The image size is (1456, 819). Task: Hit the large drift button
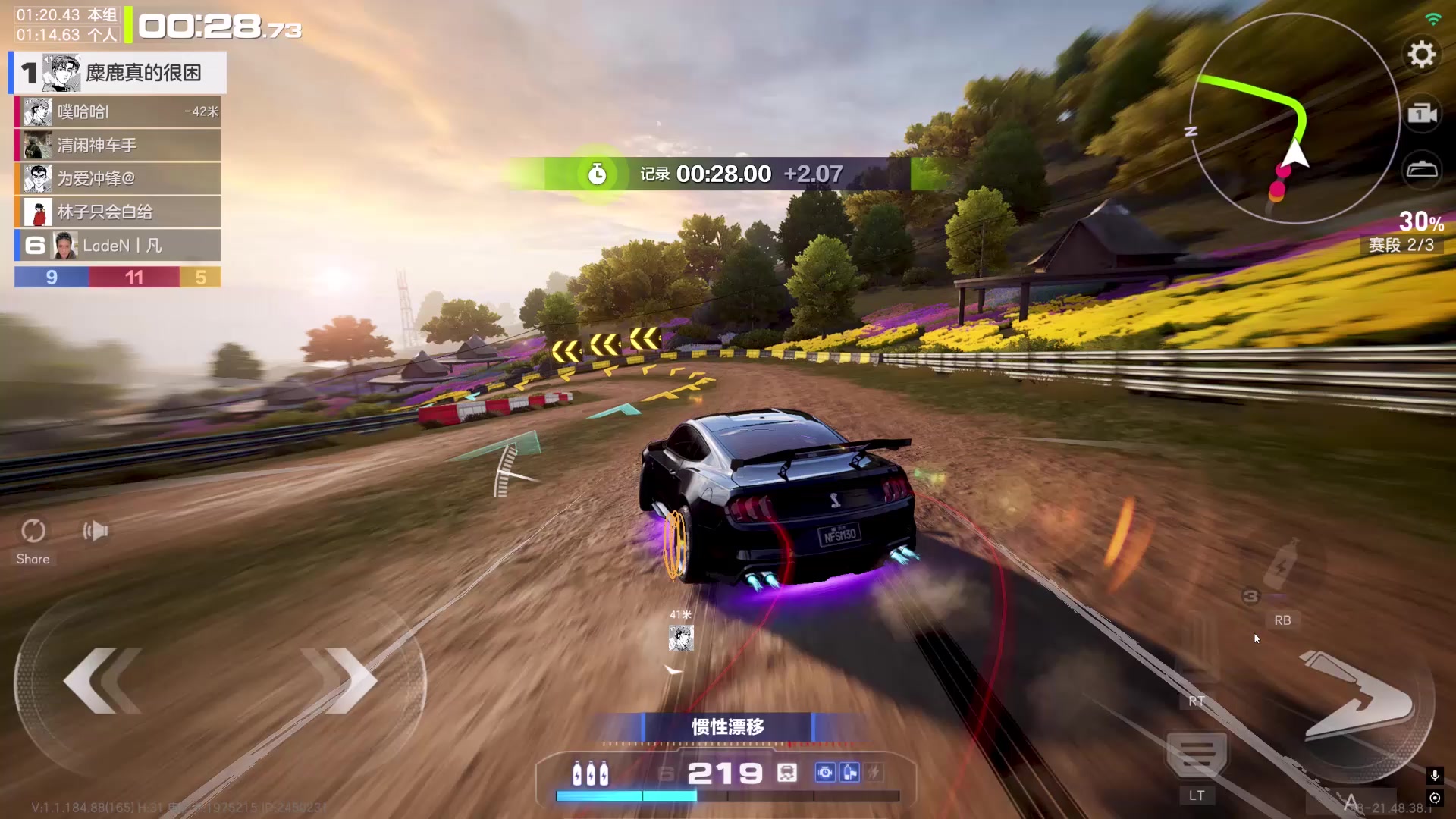[1357, 698]
